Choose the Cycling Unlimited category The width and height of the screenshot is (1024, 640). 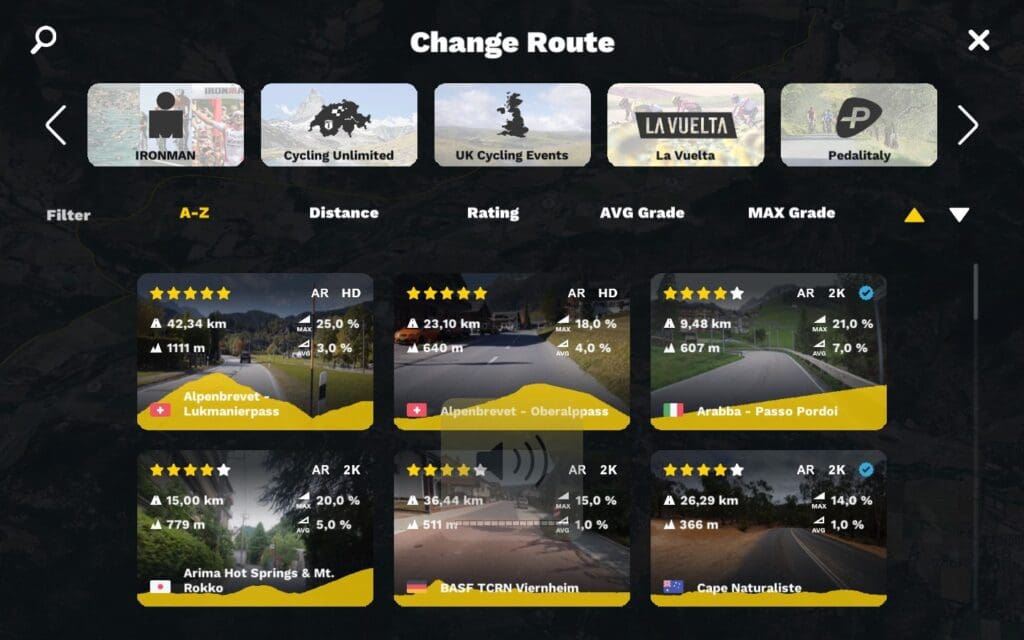[x=339, y=124]
